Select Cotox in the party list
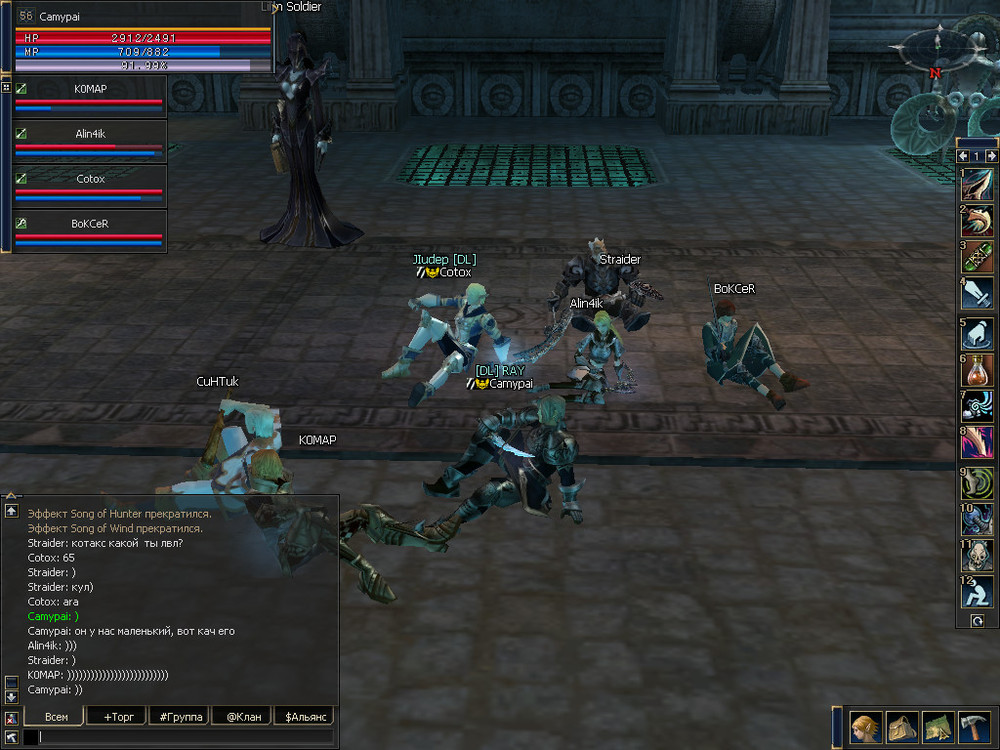 pyautogui.click(x=89, y=186)
